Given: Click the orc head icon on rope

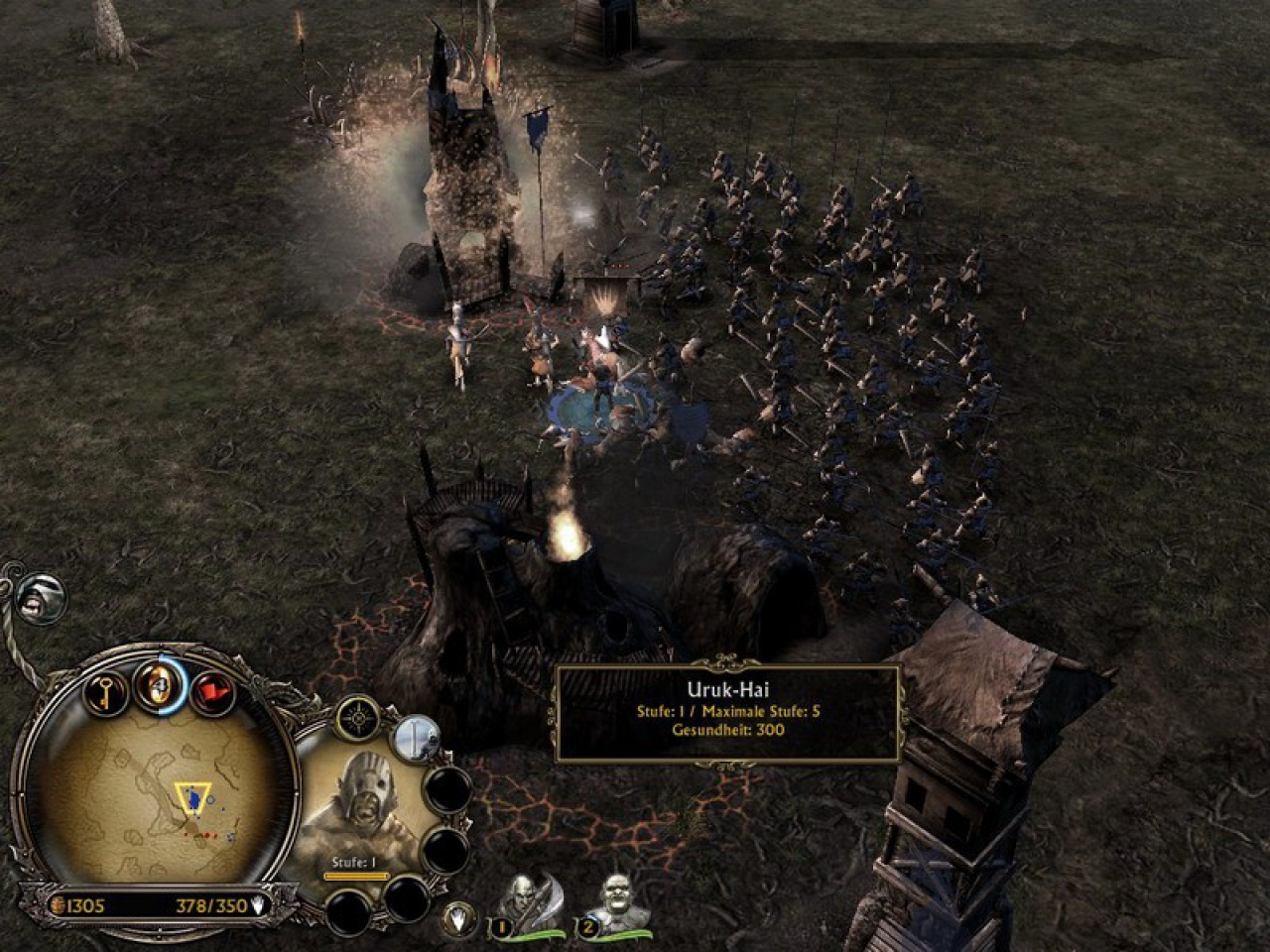Looking at the screenshot, I should (38, 593).
